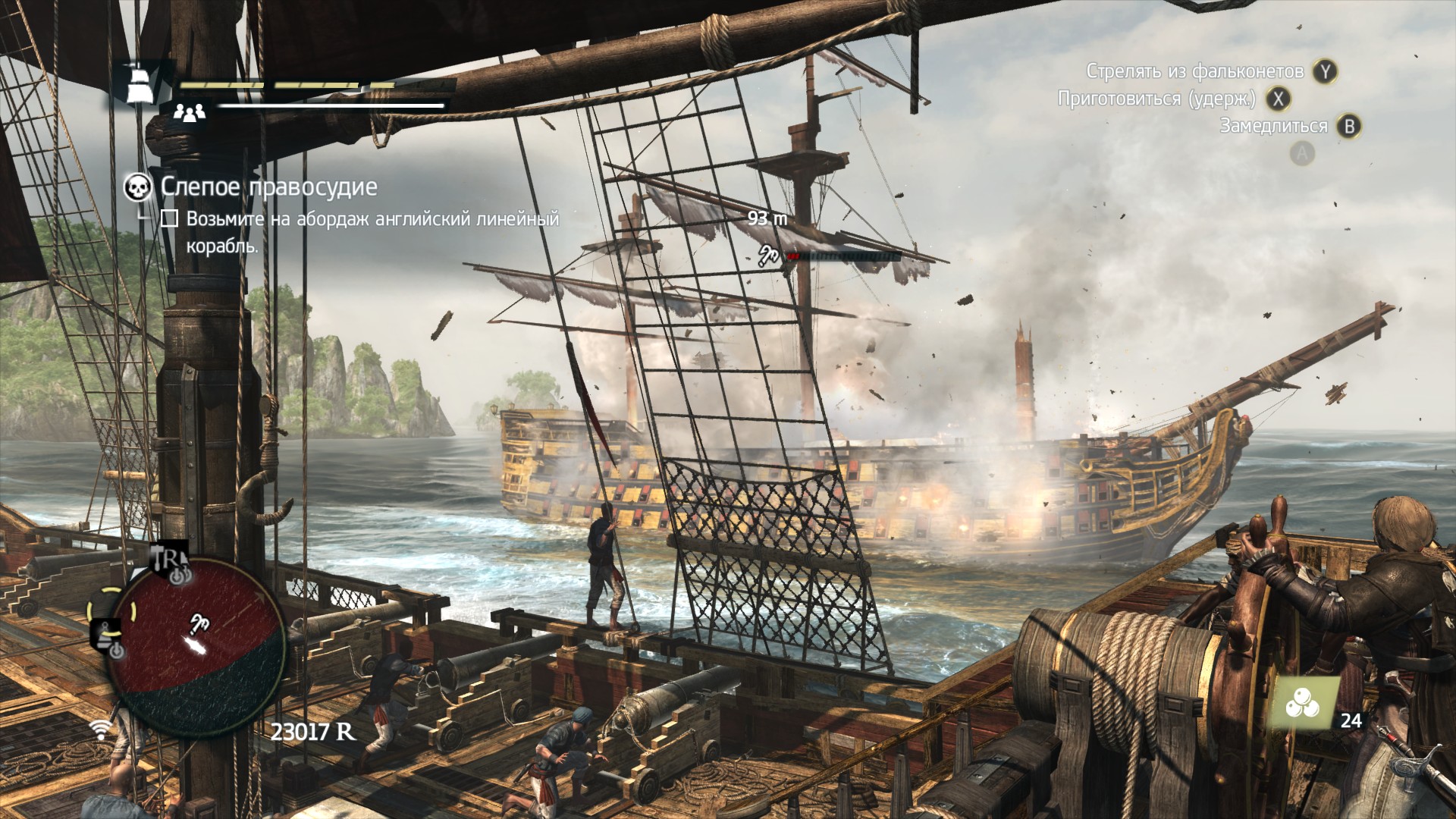Click the boarding hook icon above enemy ship
Viewport: 1456px width, 819px height.
point(768,256)
